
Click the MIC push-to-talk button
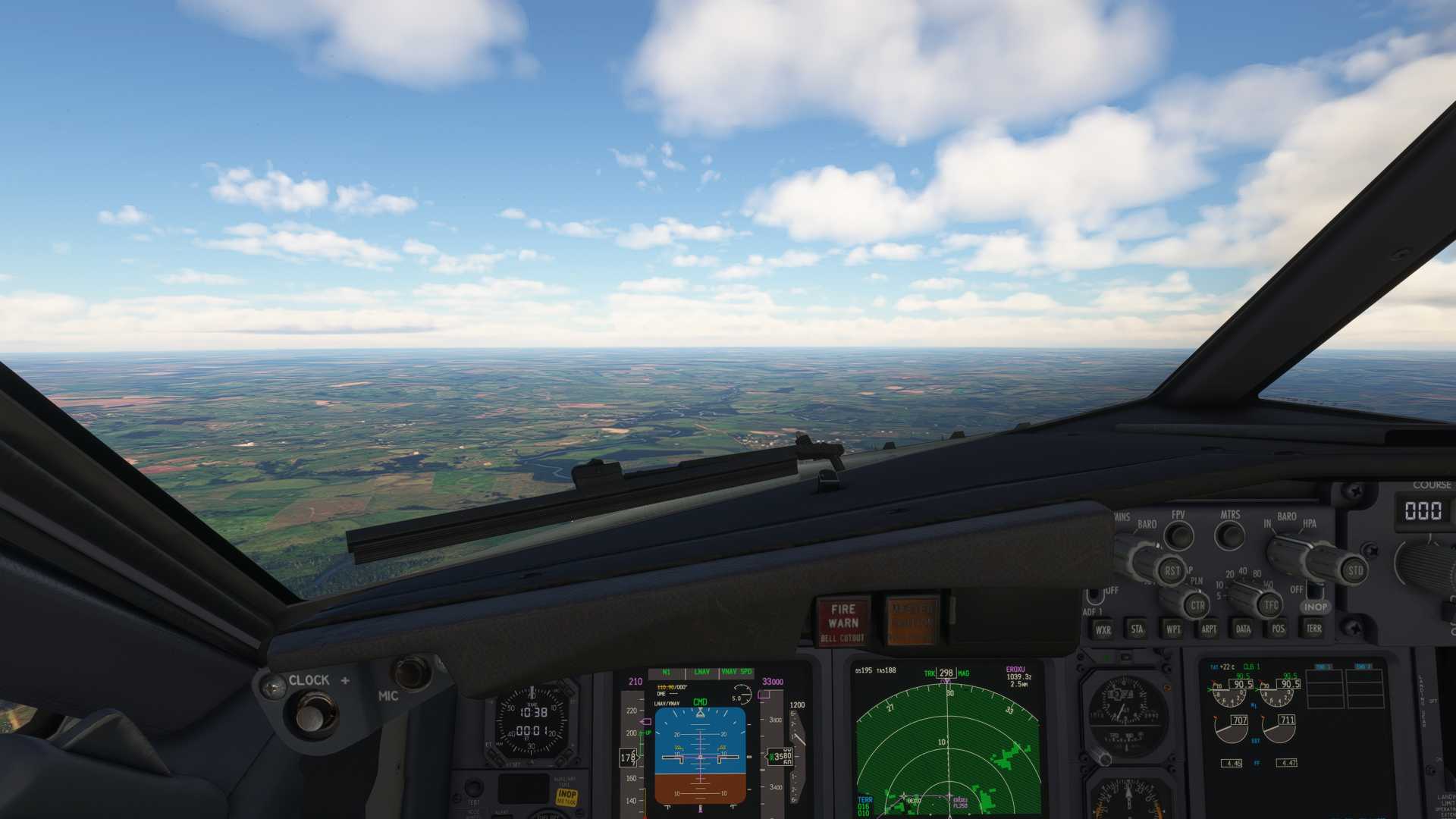411,672
